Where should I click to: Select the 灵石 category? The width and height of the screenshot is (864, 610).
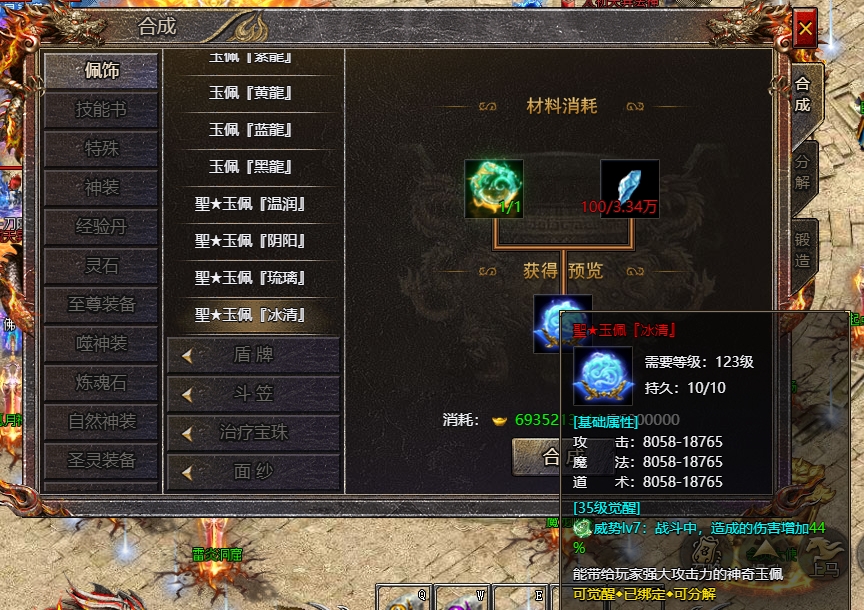101,265
